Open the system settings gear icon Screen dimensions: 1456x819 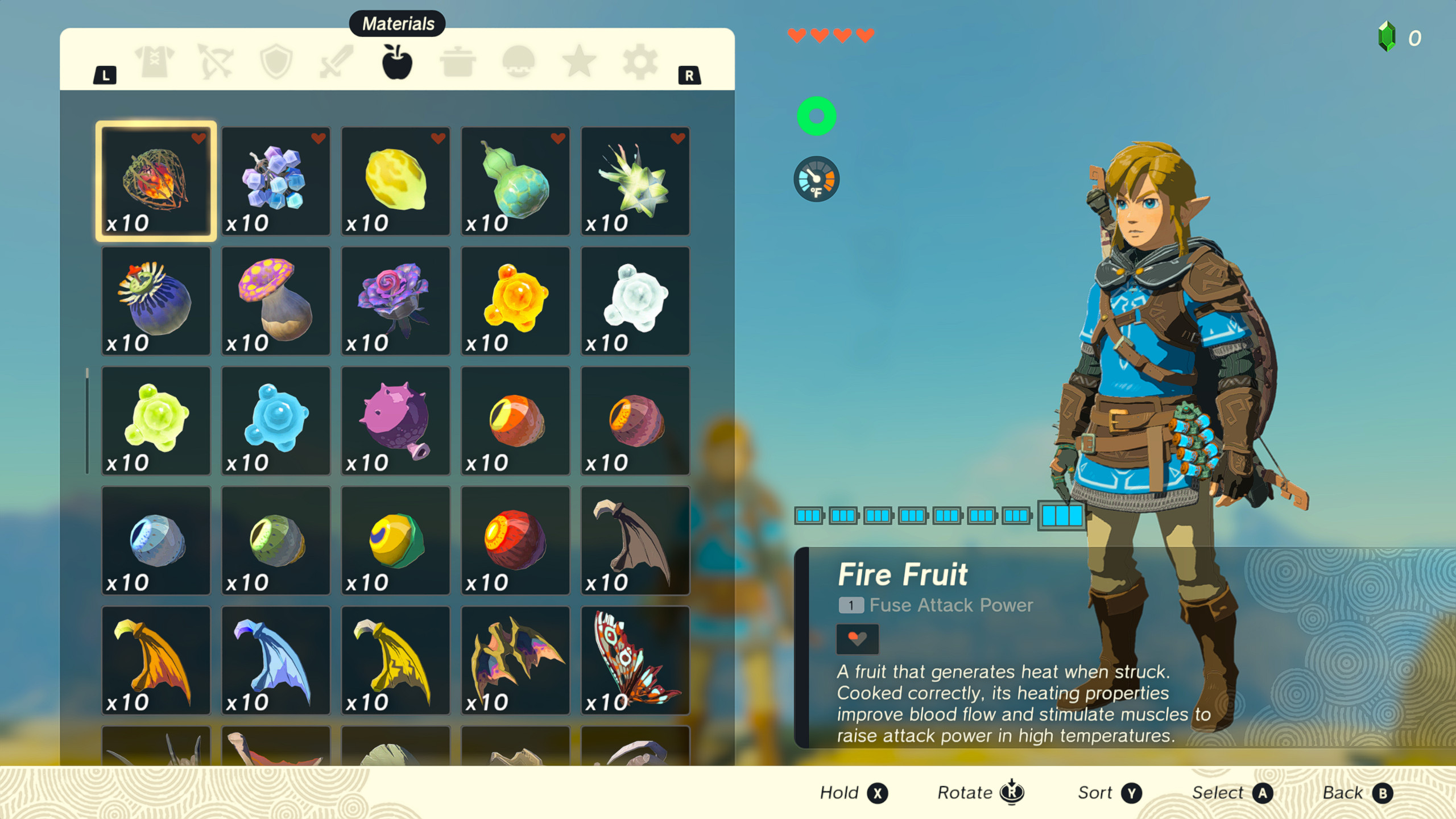pyautogui.click(x=642, y=63)
